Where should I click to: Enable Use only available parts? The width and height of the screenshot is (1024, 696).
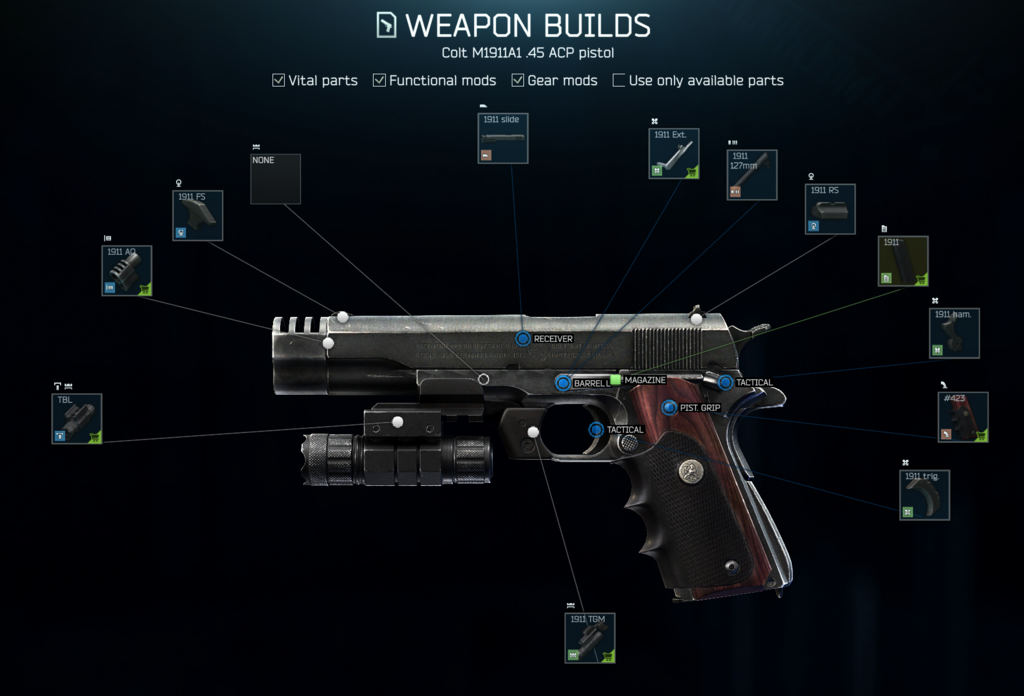pos(619,80)
